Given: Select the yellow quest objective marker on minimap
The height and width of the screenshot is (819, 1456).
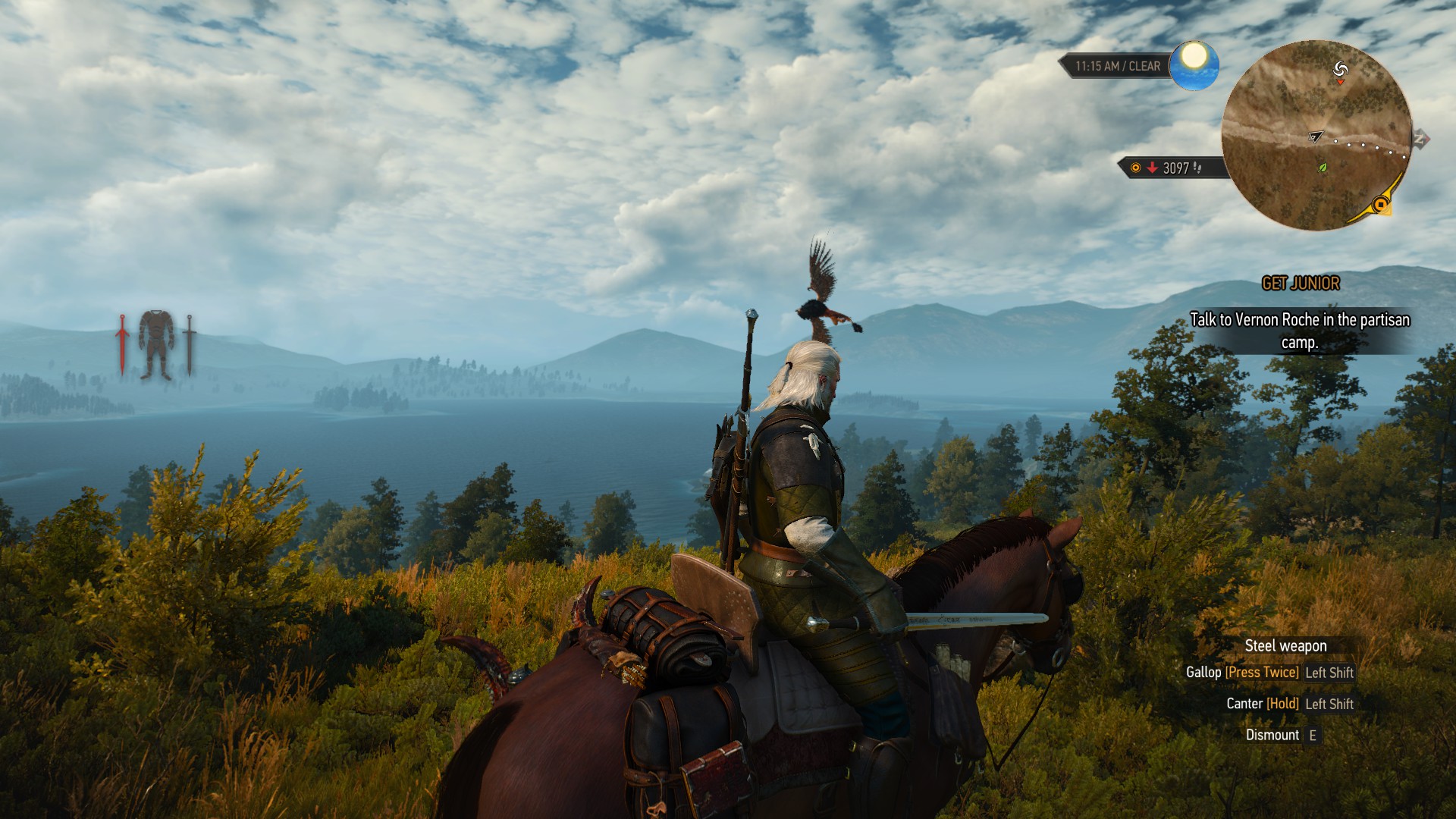Looking at the screenshot, I should 1381,205.
